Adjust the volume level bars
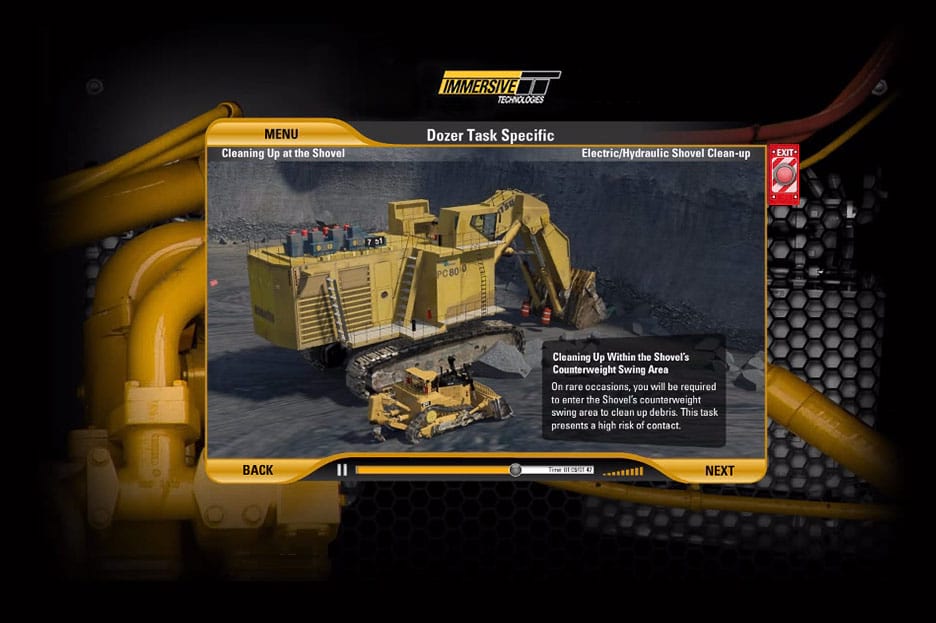 (x=623, y=470)
